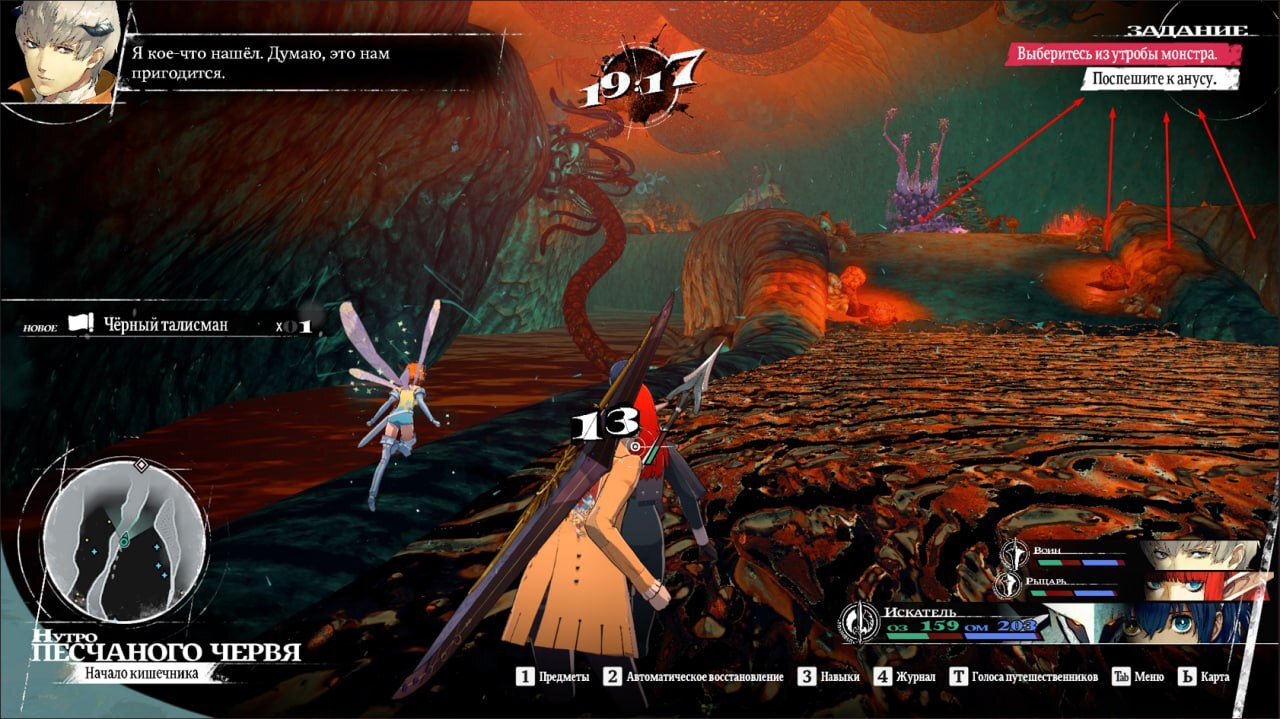Click the Воин archetype emblem

click(x=1016, y=553)
